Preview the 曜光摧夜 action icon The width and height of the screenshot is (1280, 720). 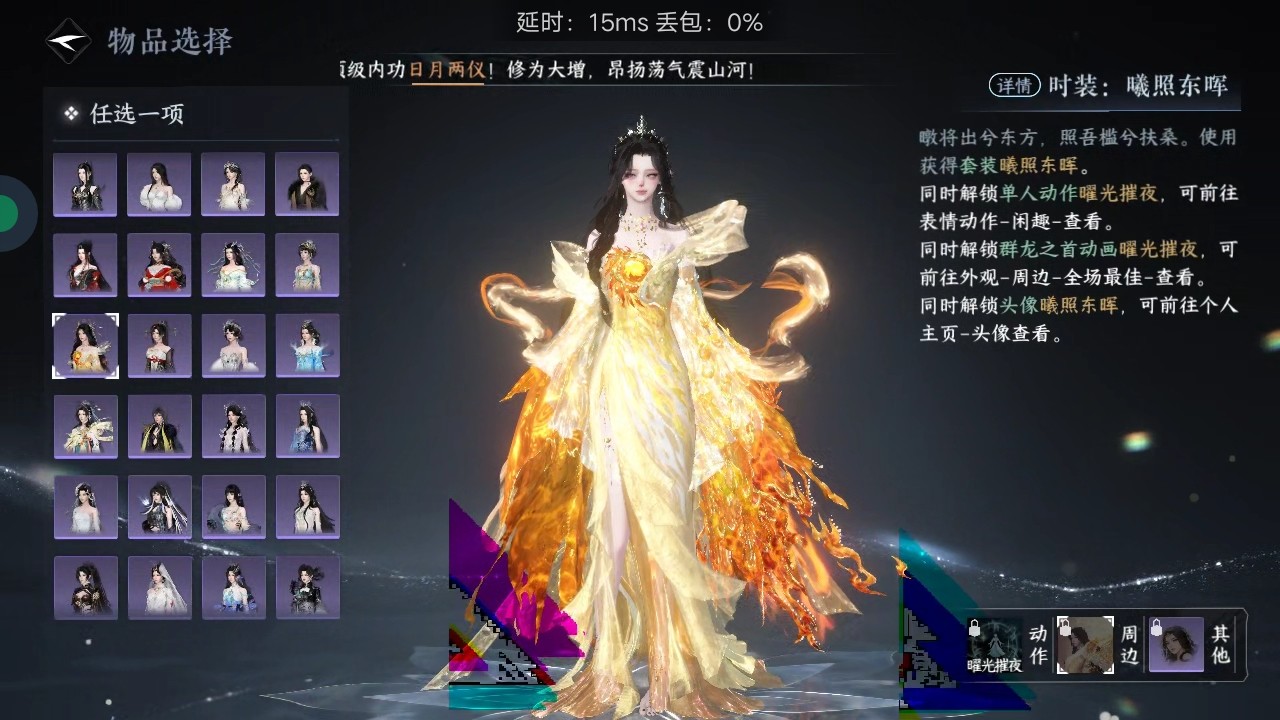tap(995, 644)
